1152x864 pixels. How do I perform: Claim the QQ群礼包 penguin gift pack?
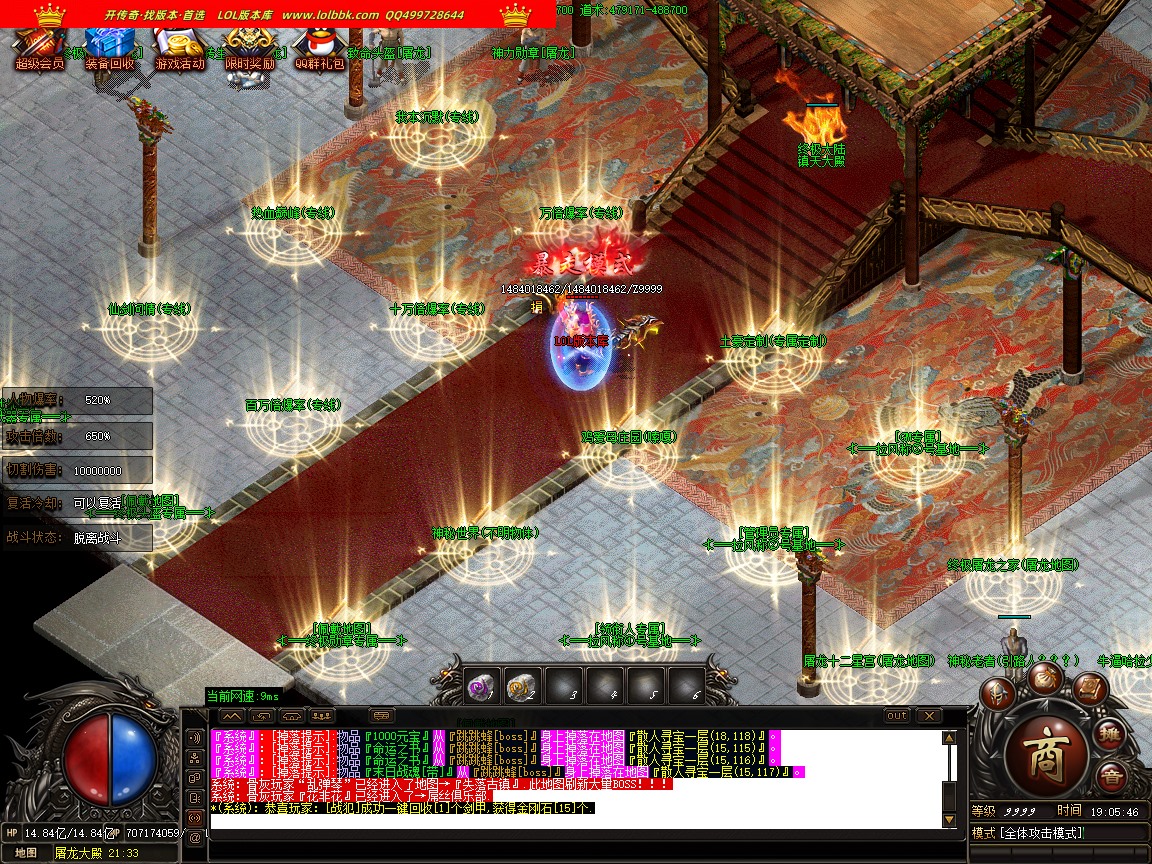(x=320, y=48)
